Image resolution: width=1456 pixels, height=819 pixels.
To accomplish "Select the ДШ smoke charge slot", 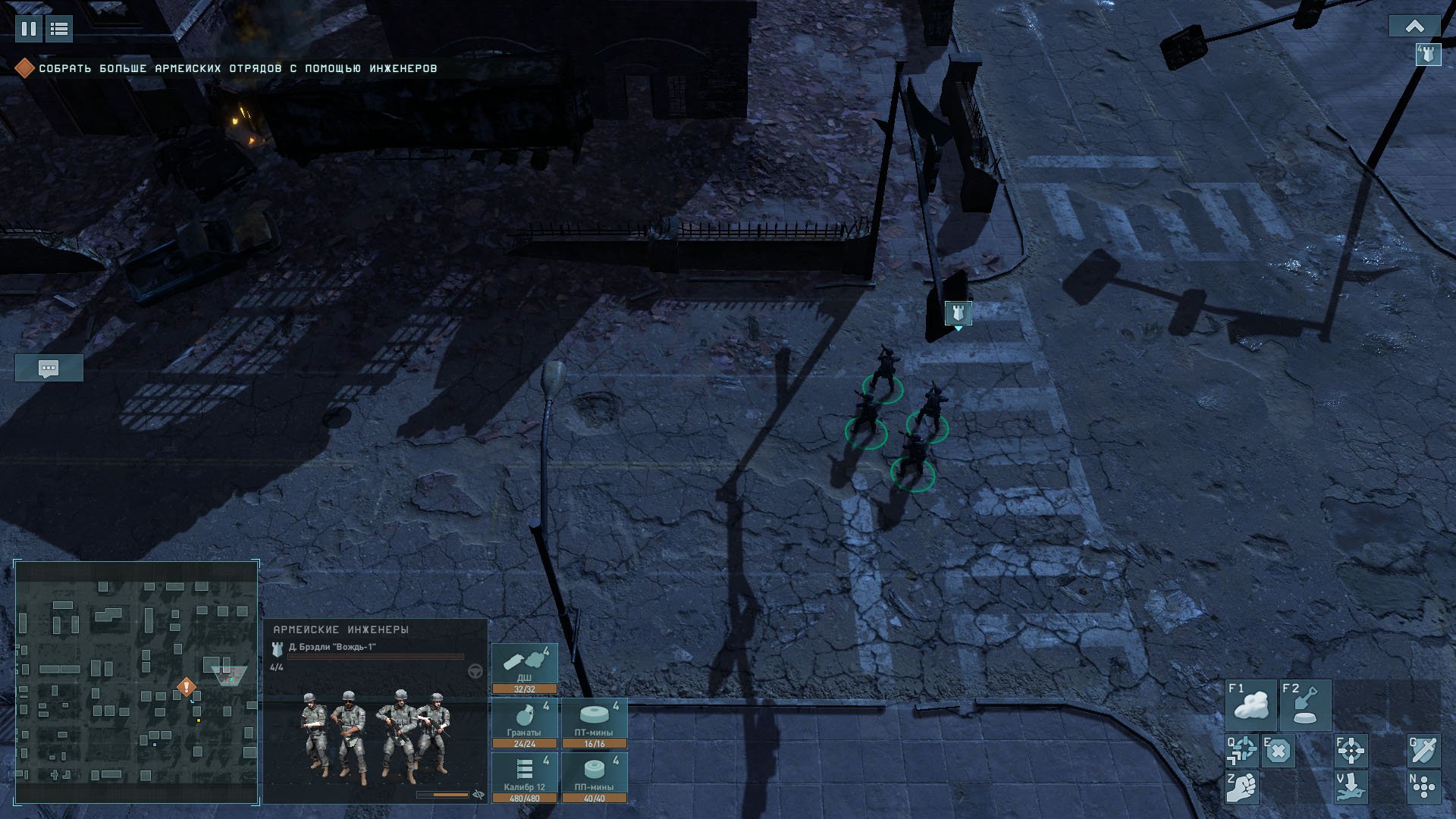I will tap(525, 668).
